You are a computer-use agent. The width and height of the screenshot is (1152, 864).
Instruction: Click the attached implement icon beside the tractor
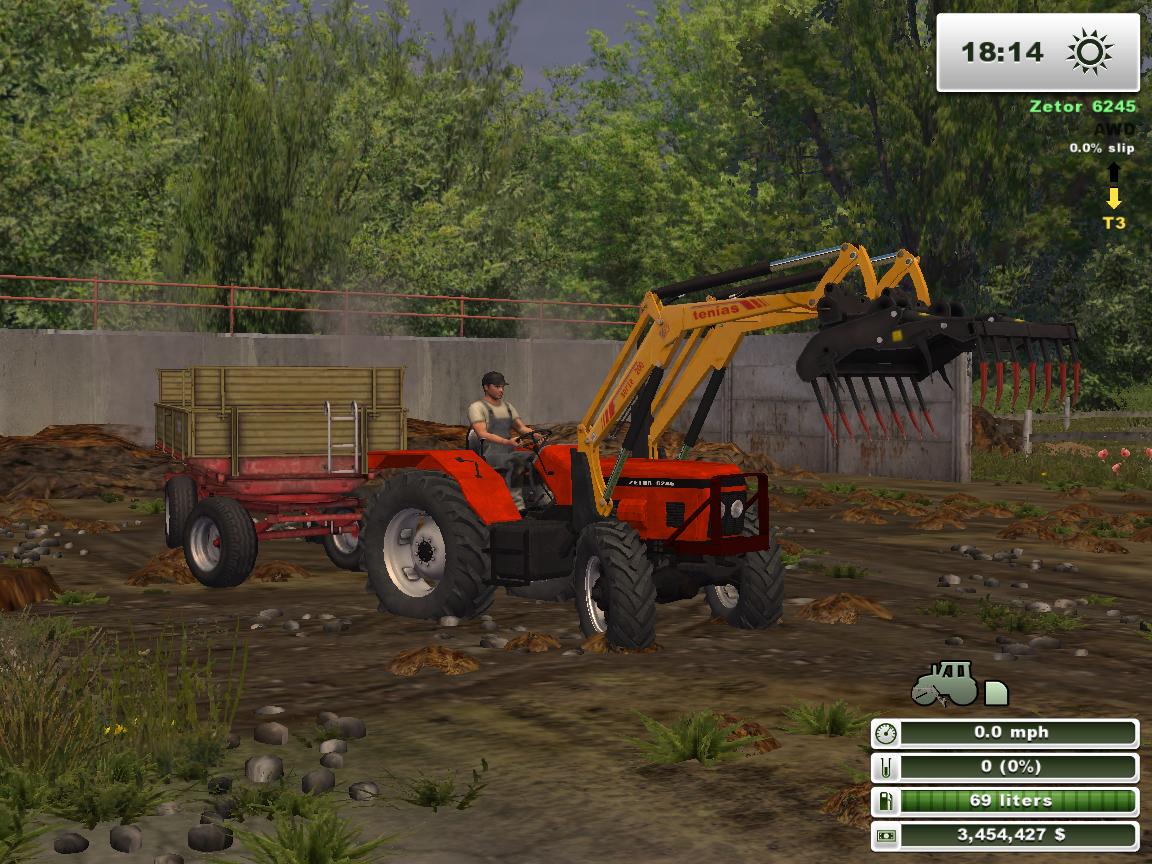pyautogui.click(x=996, y=692)
